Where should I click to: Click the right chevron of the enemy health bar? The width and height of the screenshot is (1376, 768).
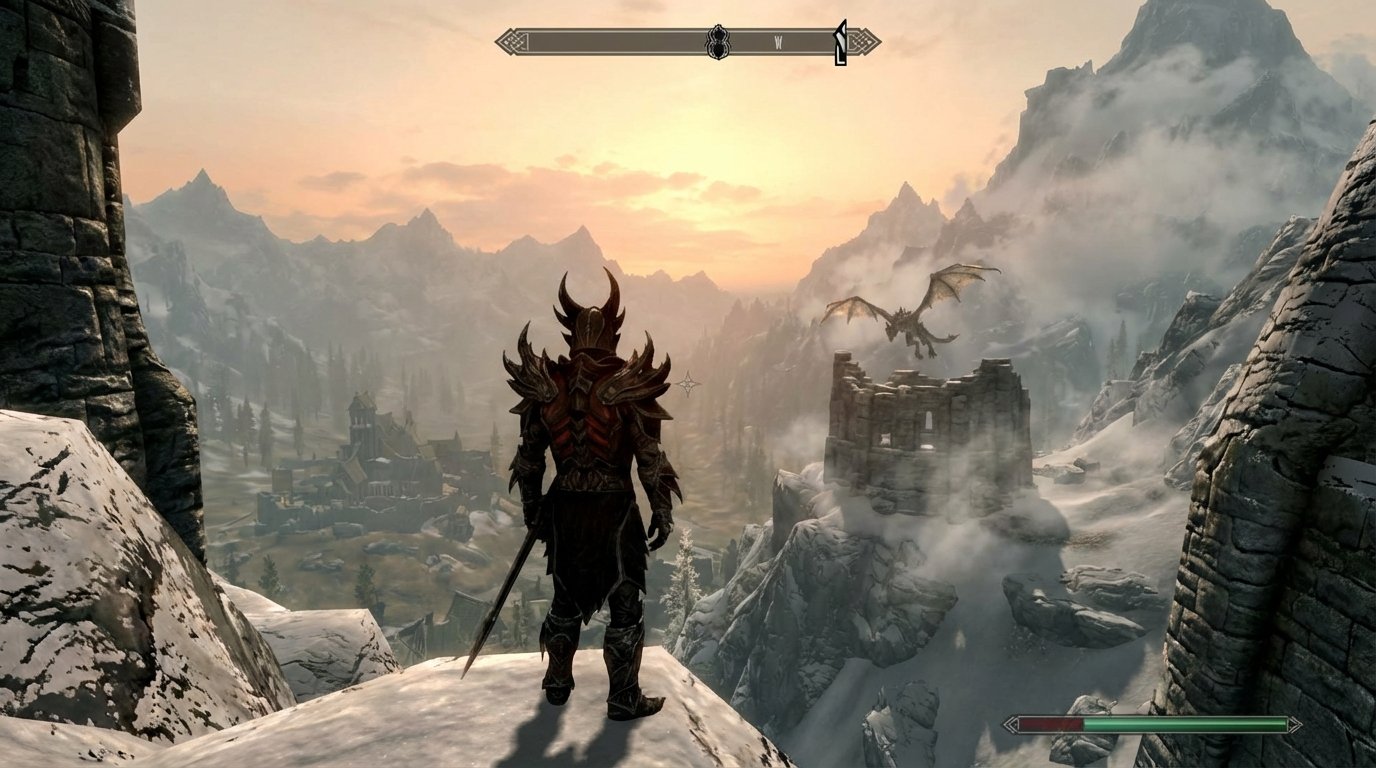pos(1297,724)
